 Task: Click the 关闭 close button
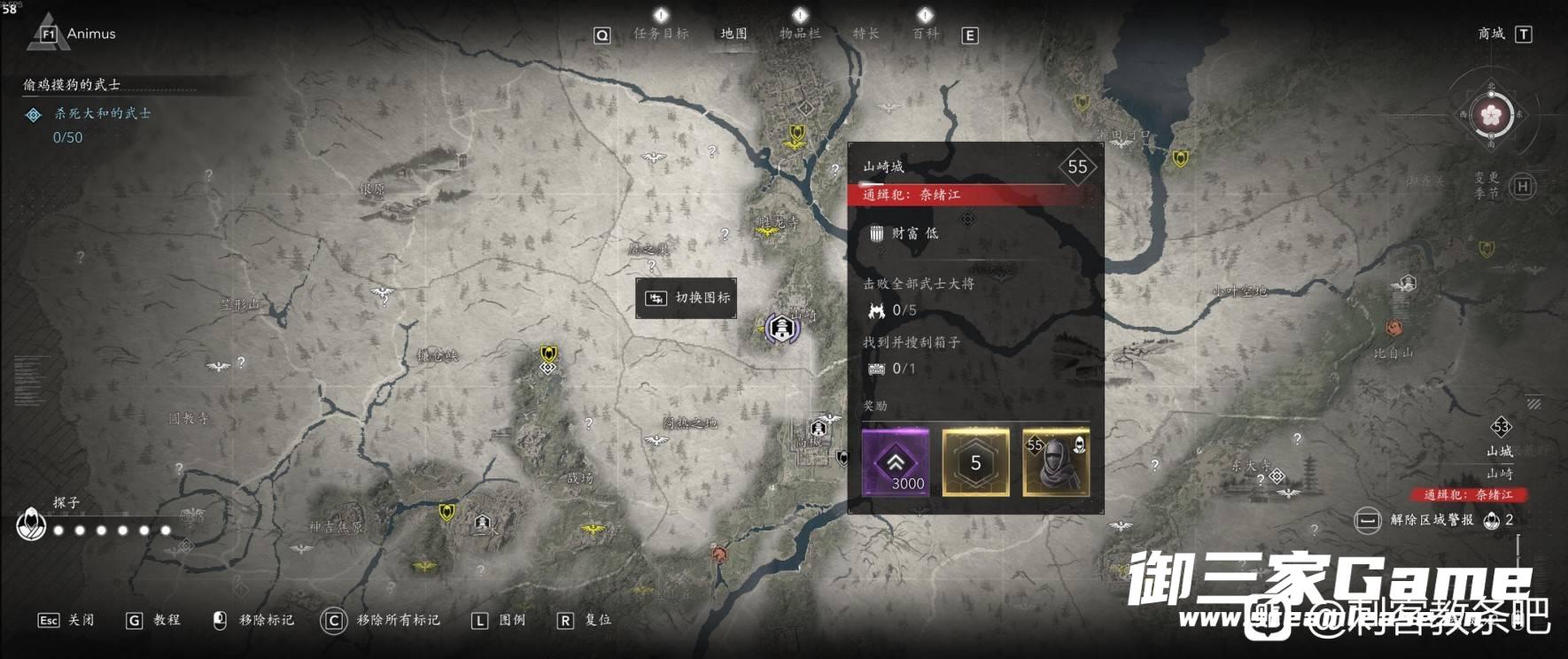[x=66, y=620]
